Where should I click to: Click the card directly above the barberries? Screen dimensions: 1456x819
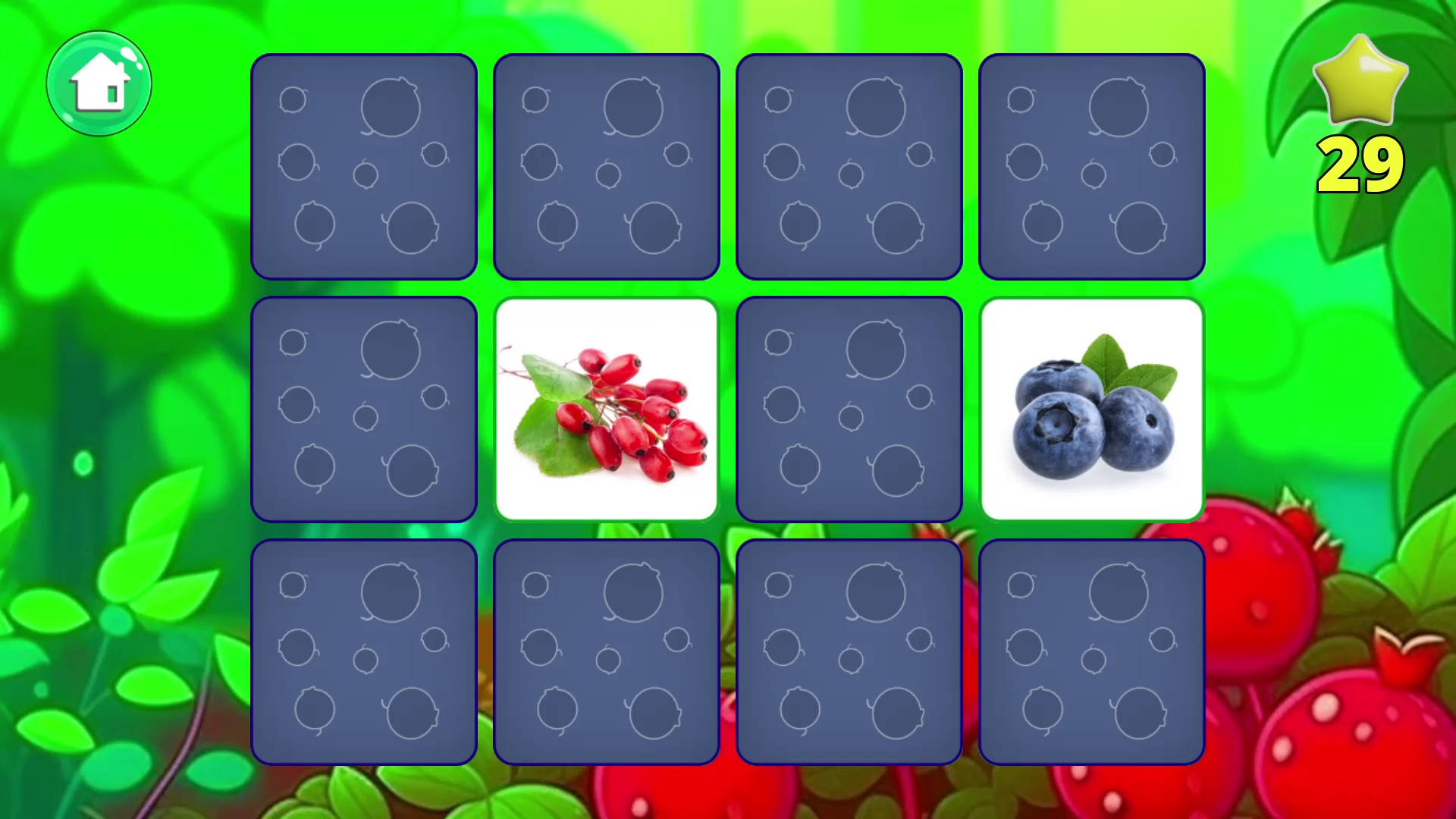[x=607, y=165]
